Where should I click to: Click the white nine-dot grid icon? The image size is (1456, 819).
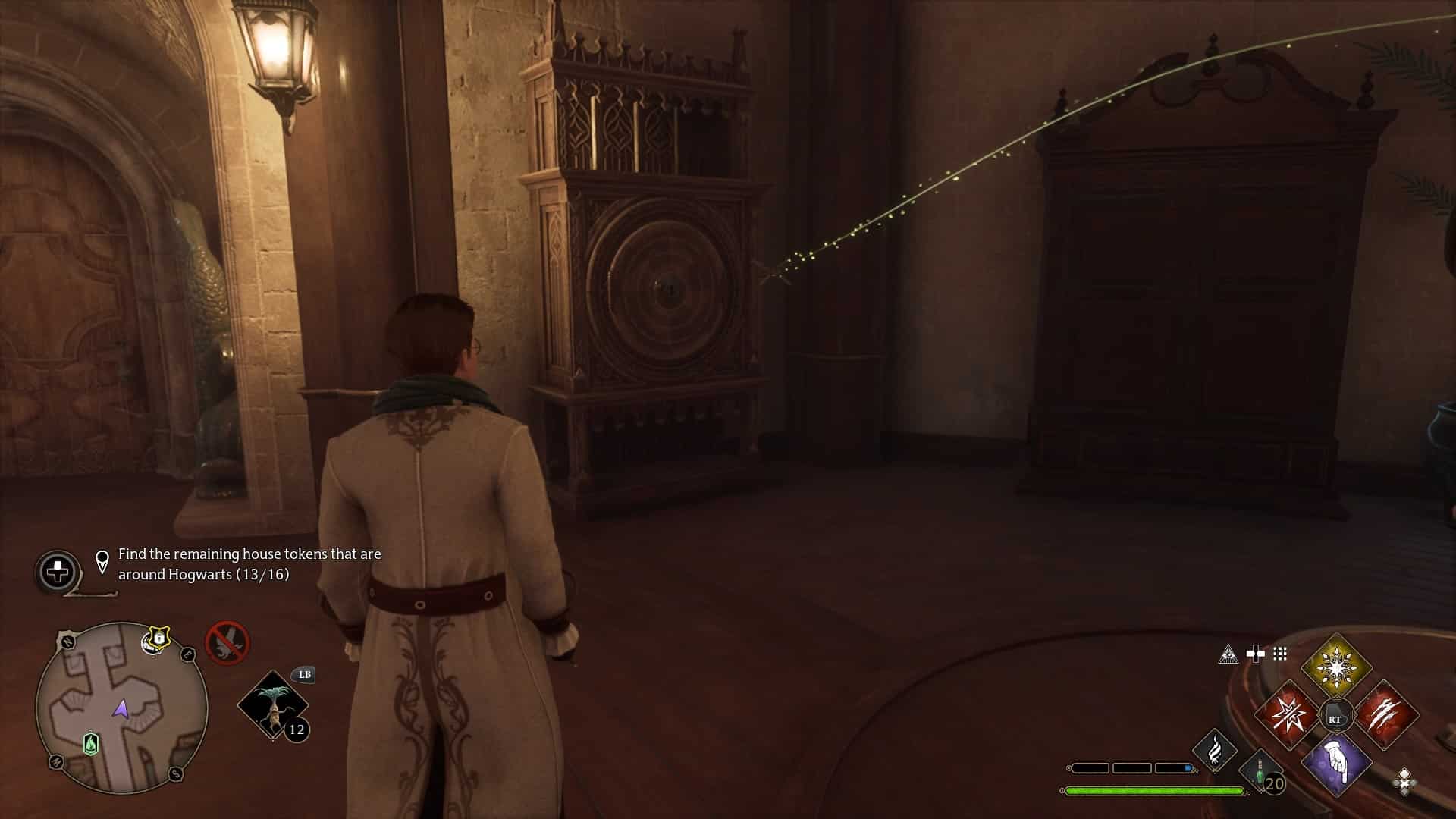tap(1280, 654)
